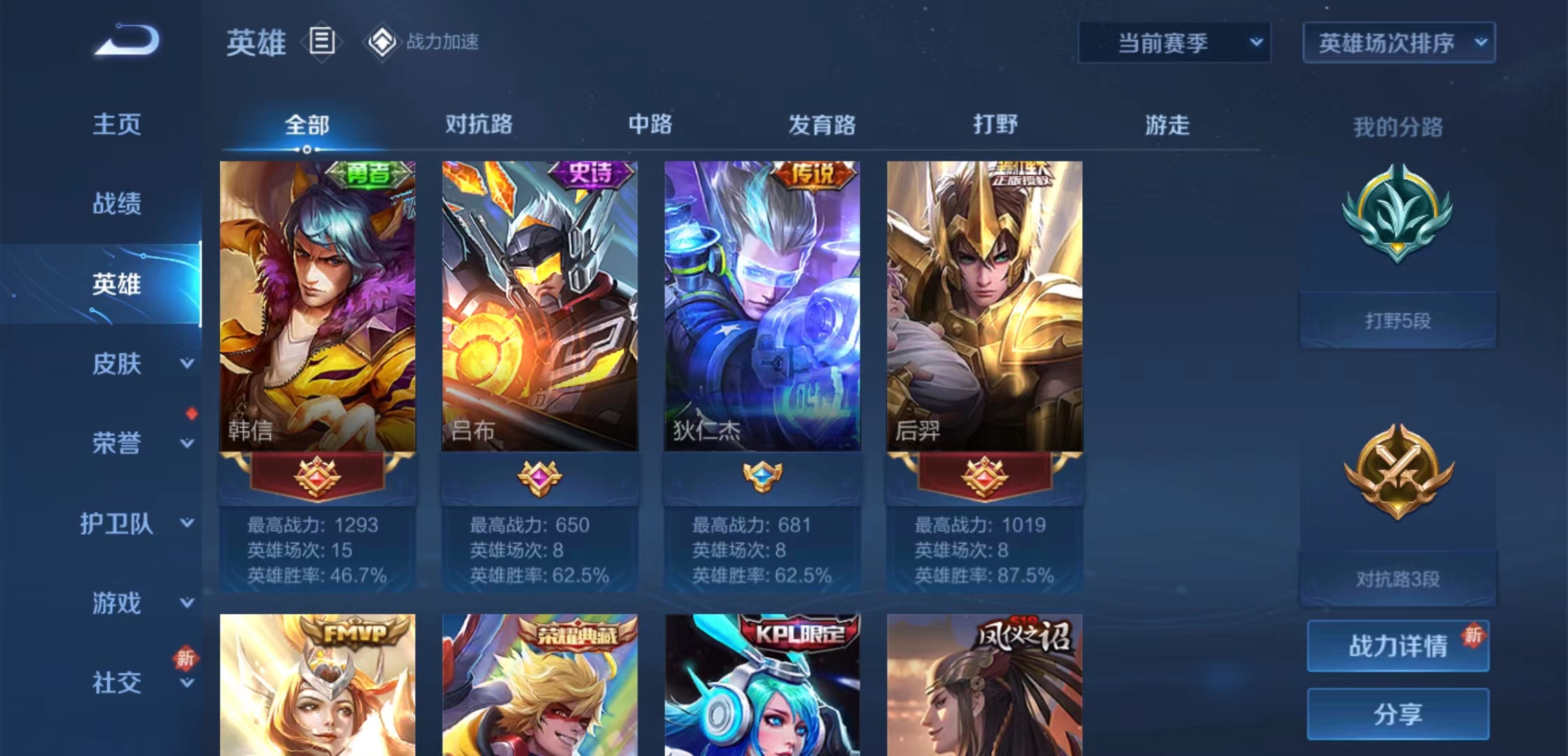Click 狄仁杰's blue proficiency medal
This screenshot has height=756, width=1568.
(x=762, y=476)
